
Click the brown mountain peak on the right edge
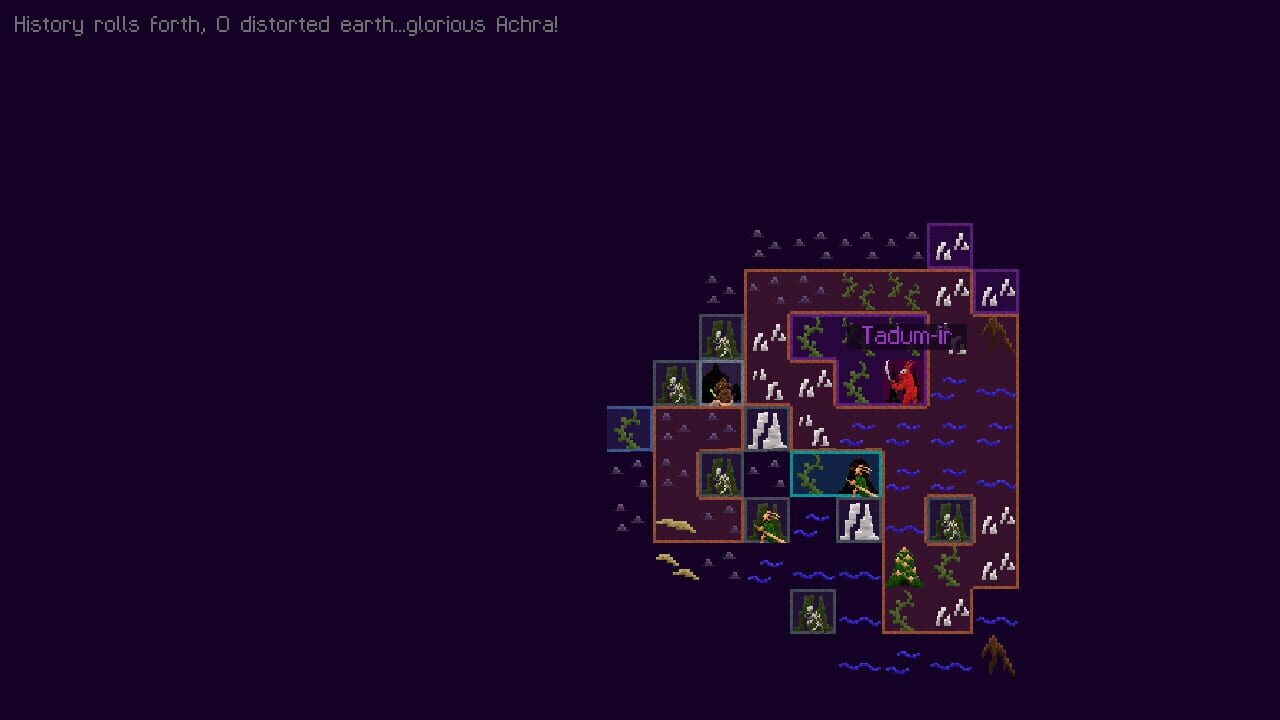pos(997,333)
